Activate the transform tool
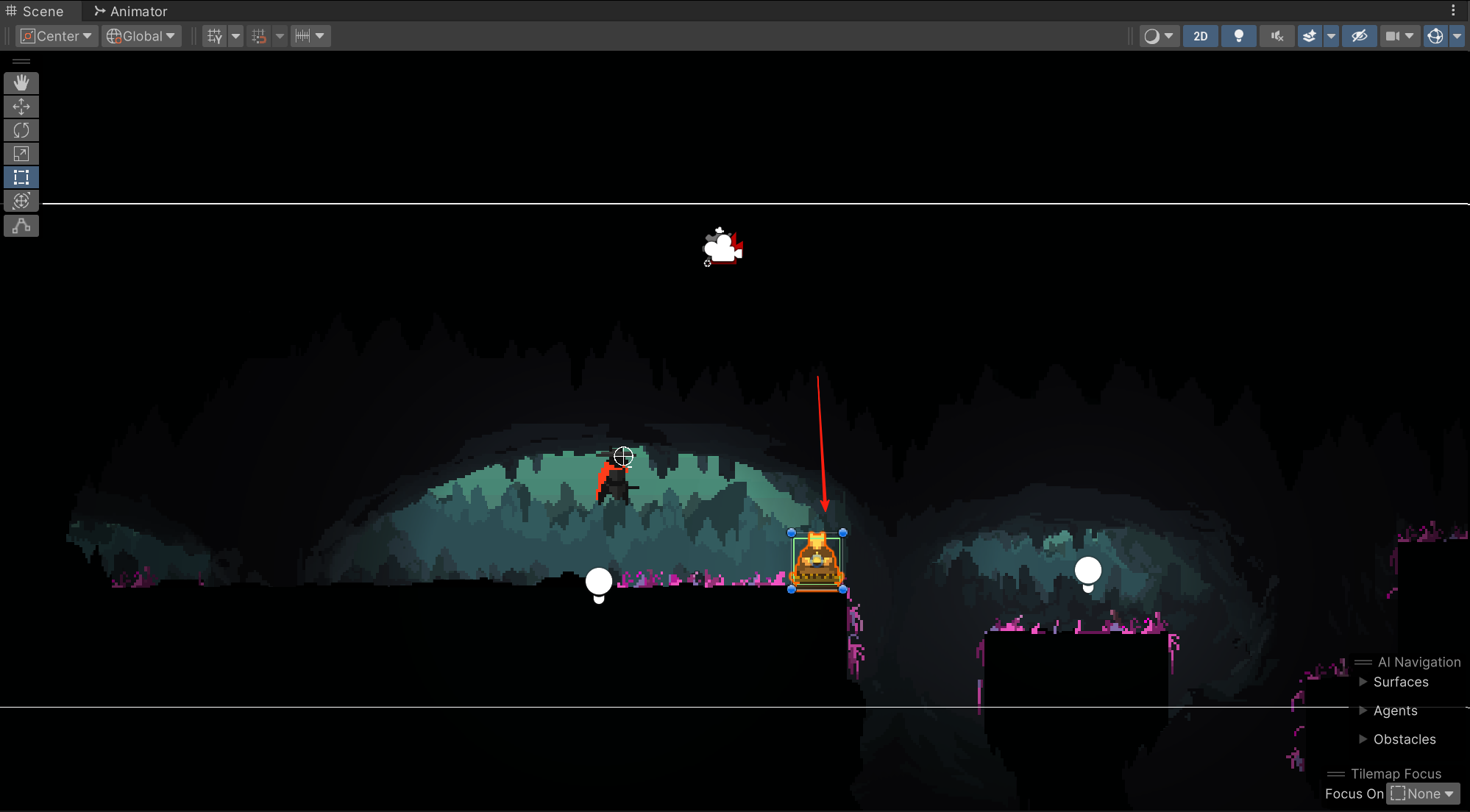Screen dimensions: 1470x812 pyautogui.click(x=21, y=201)
